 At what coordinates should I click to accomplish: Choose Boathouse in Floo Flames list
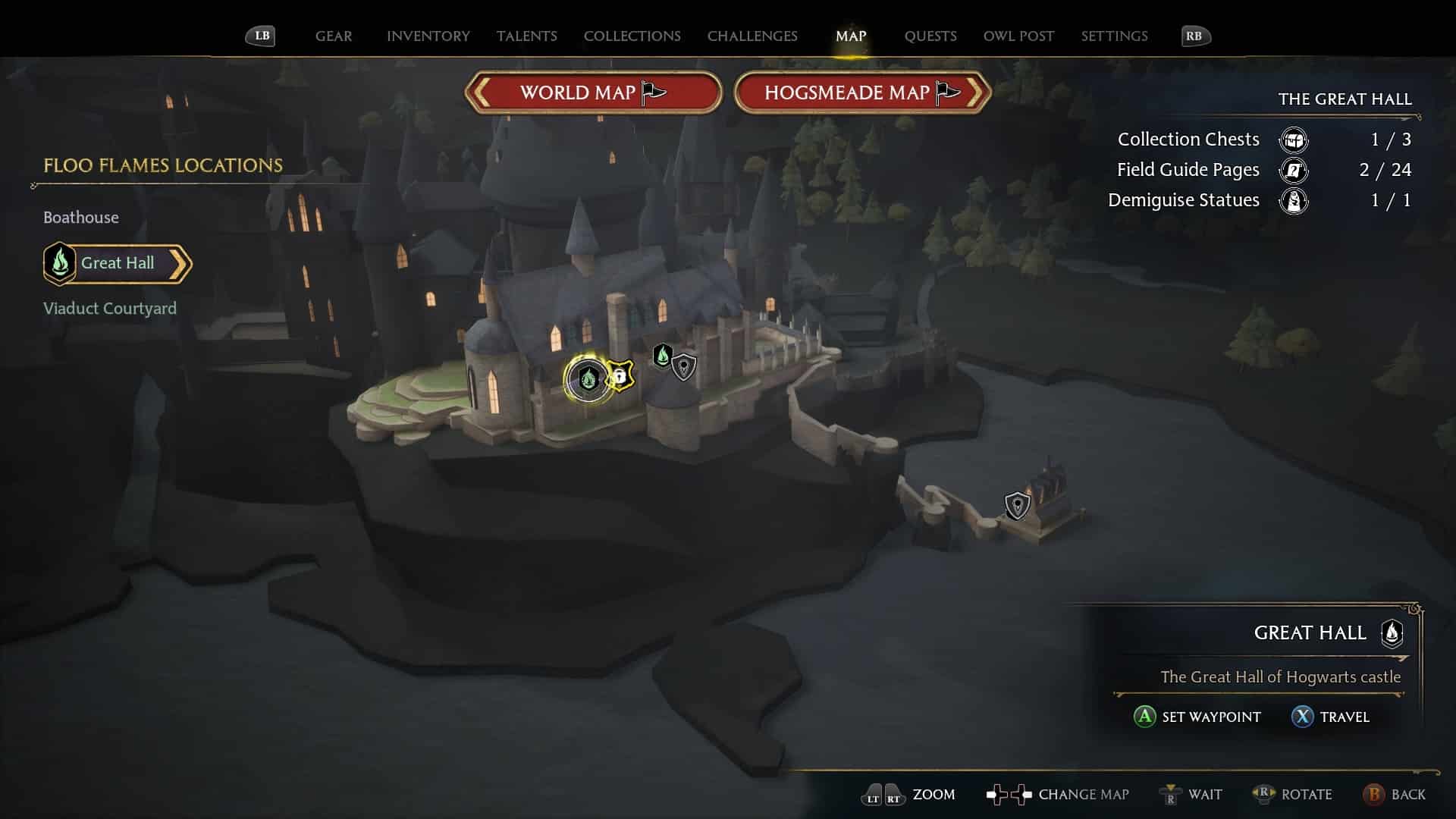[81, 218]
